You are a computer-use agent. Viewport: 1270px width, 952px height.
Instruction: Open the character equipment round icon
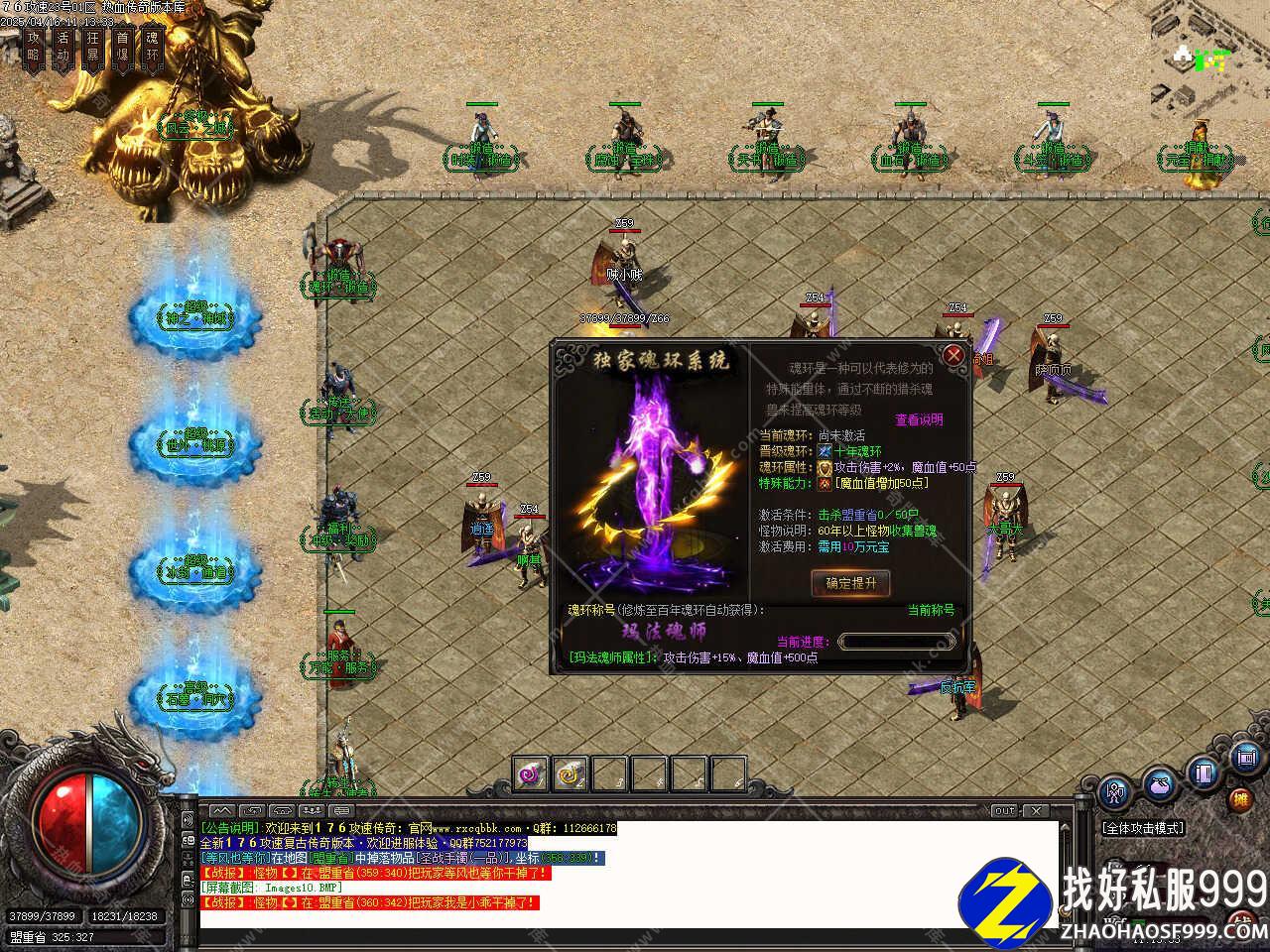[1115, 791]
